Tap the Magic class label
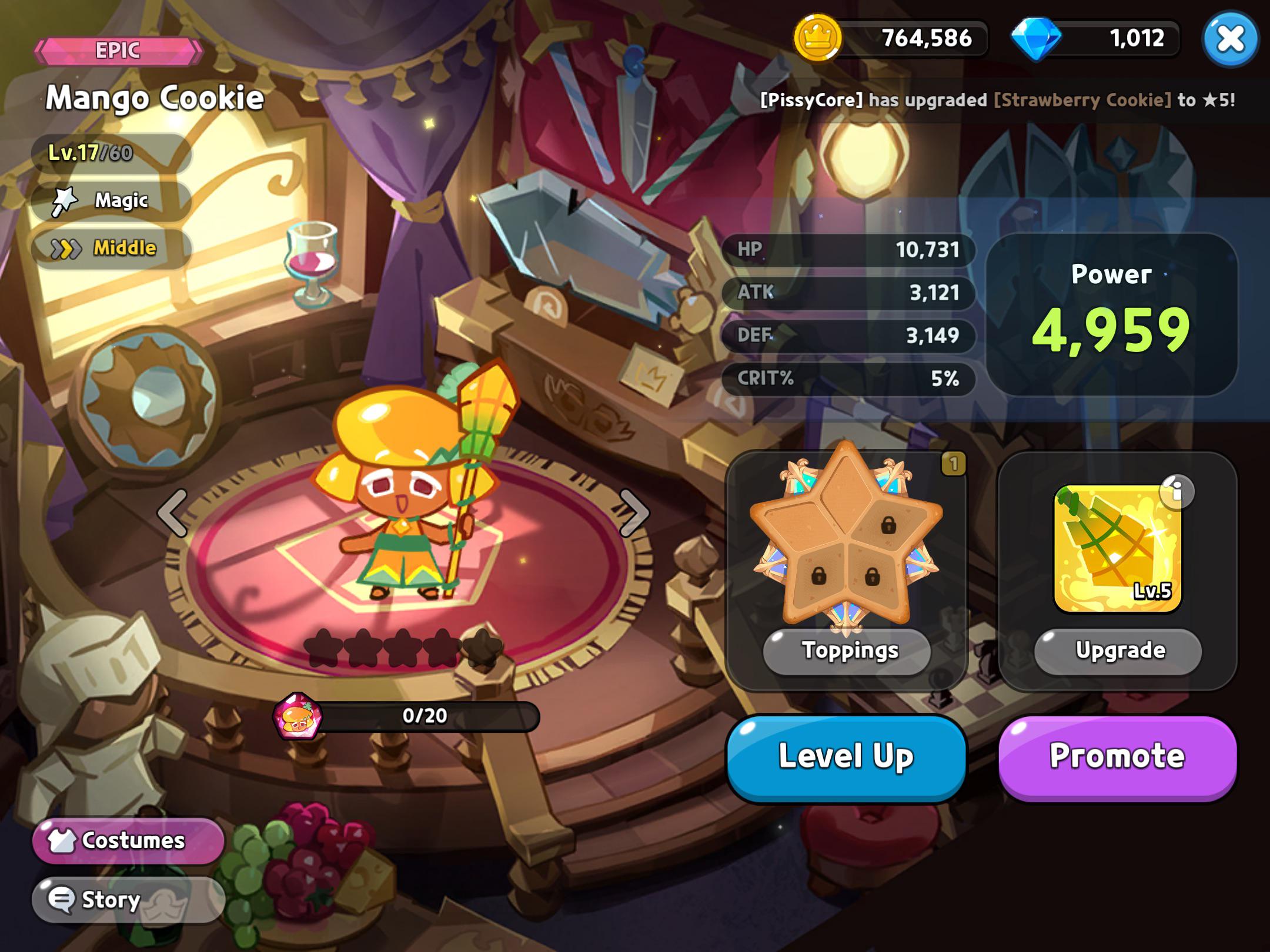The height and width of the screenshot is (952, 1270). [x=112, y=200]
